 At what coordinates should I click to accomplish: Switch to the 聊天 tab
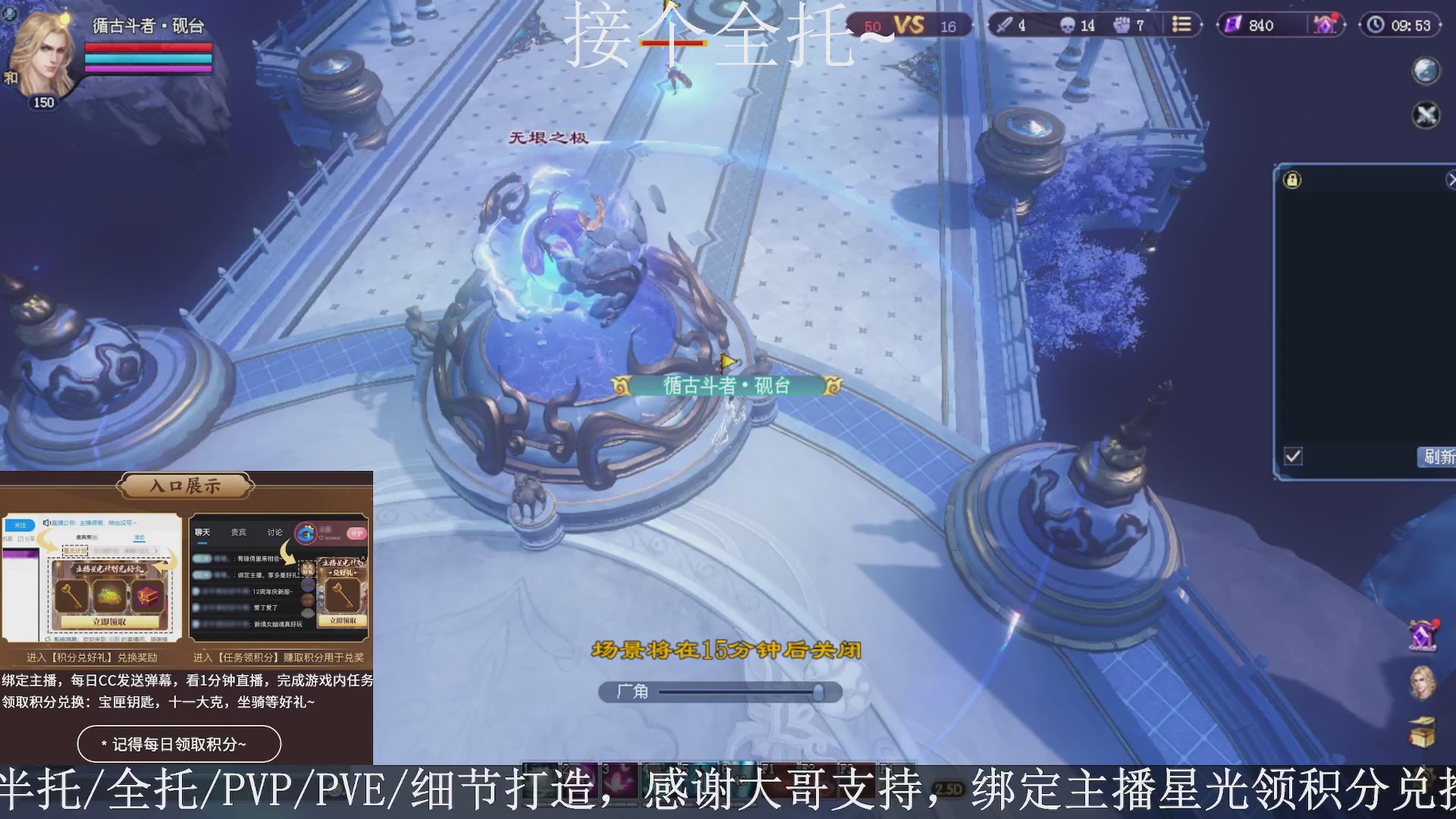pos(202,532)
